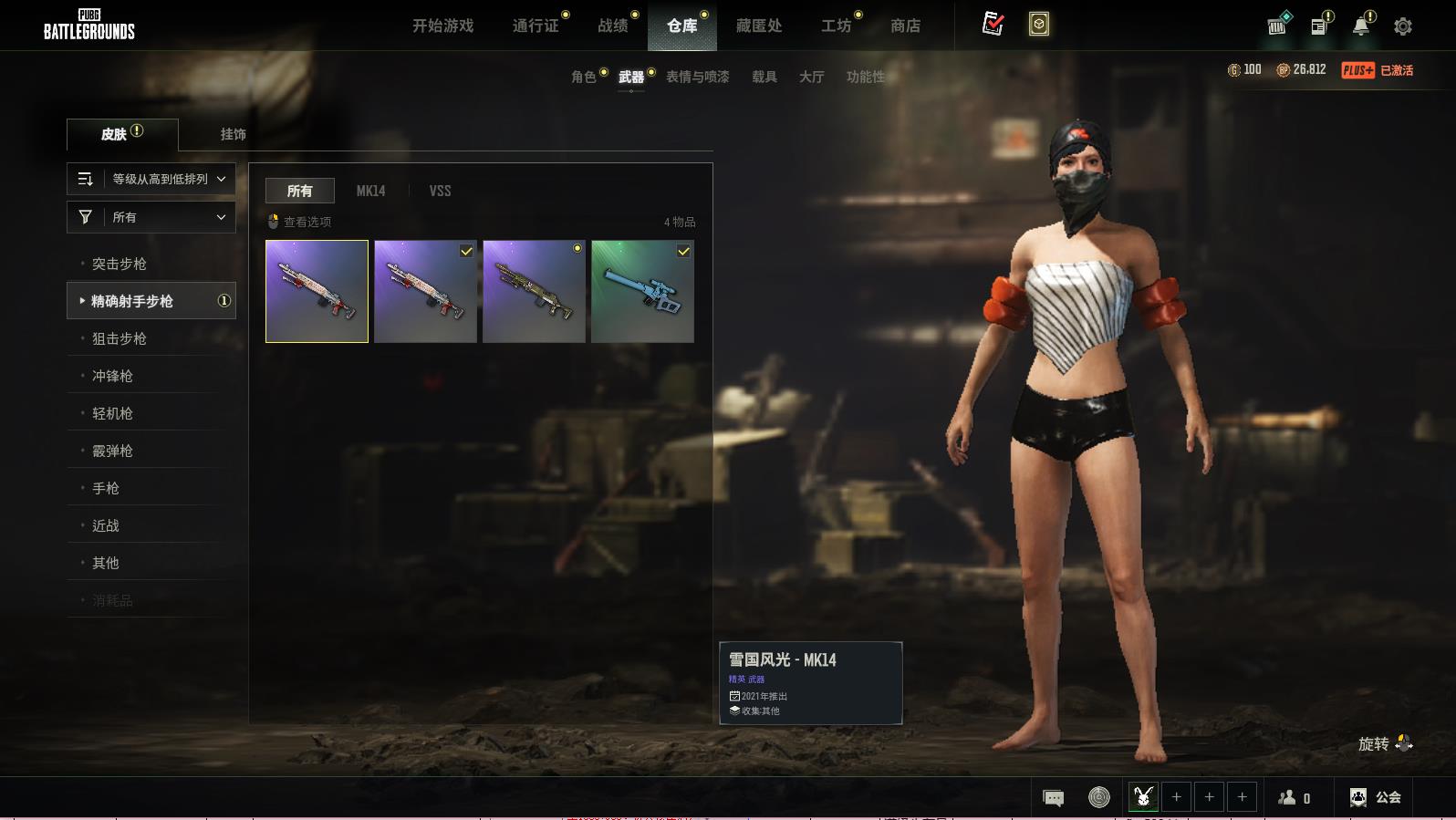This screenshot has width=1456, height=820.
Task: Select the blue VSS skin thumbnail
Action: 642,291
